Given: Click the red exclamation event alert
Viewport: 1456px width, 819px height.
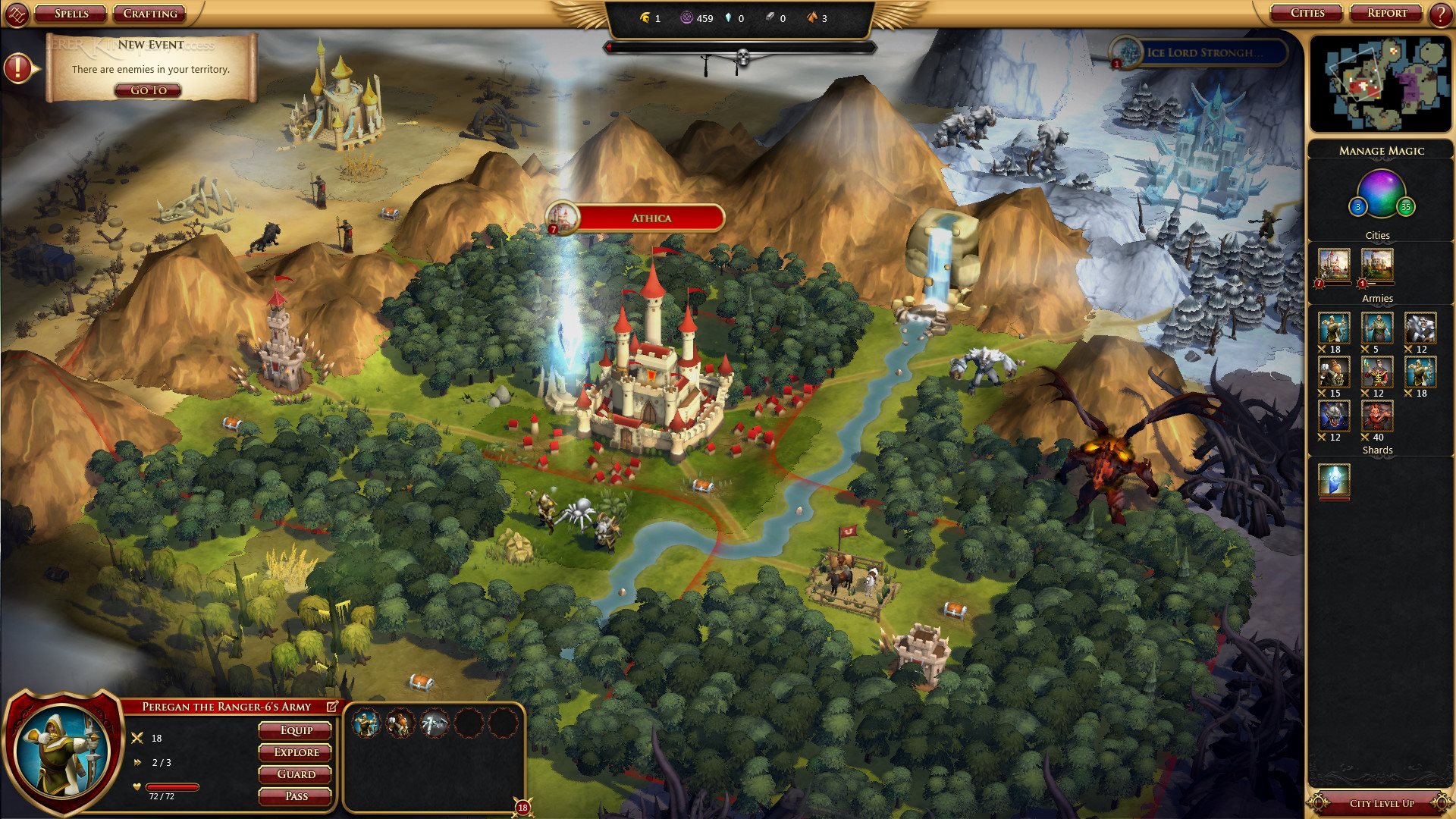Looking at the screenshot, I should (x=17, y=68).
